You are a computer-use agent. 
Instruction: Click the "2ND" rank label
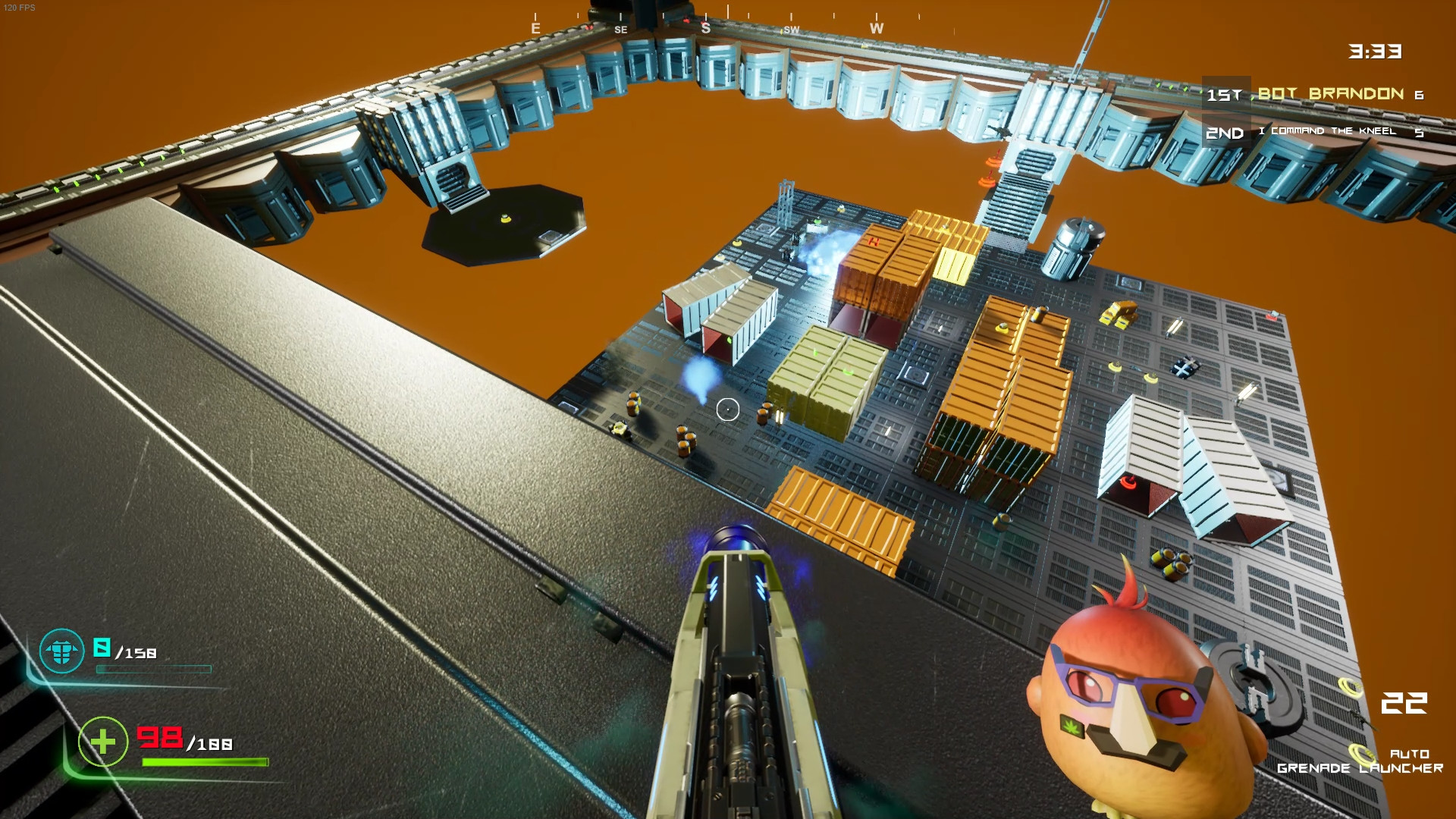[x=1226, y=130]
